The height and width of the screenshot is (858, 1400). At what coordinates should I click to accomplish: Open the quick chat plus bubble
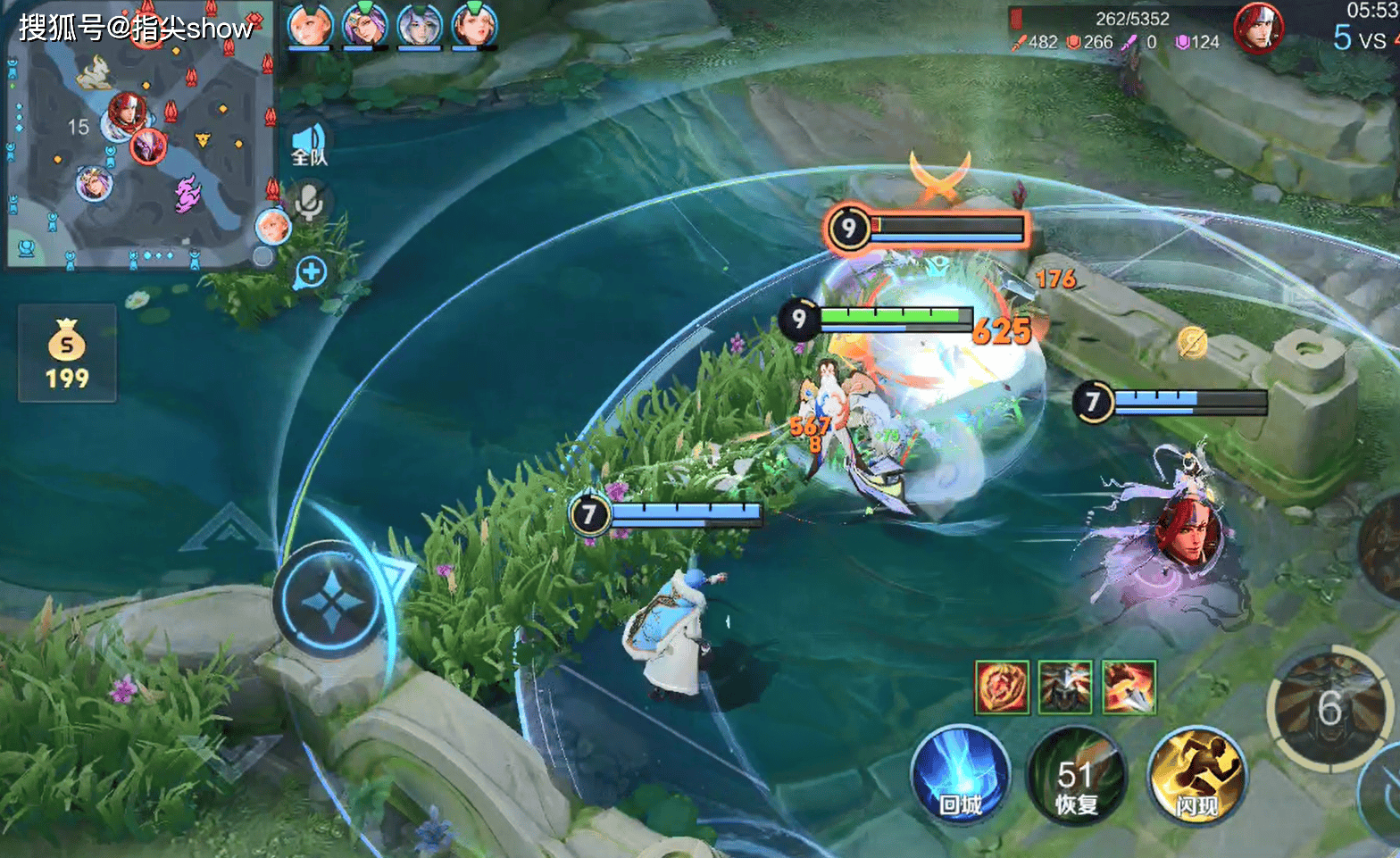(310, 272)
